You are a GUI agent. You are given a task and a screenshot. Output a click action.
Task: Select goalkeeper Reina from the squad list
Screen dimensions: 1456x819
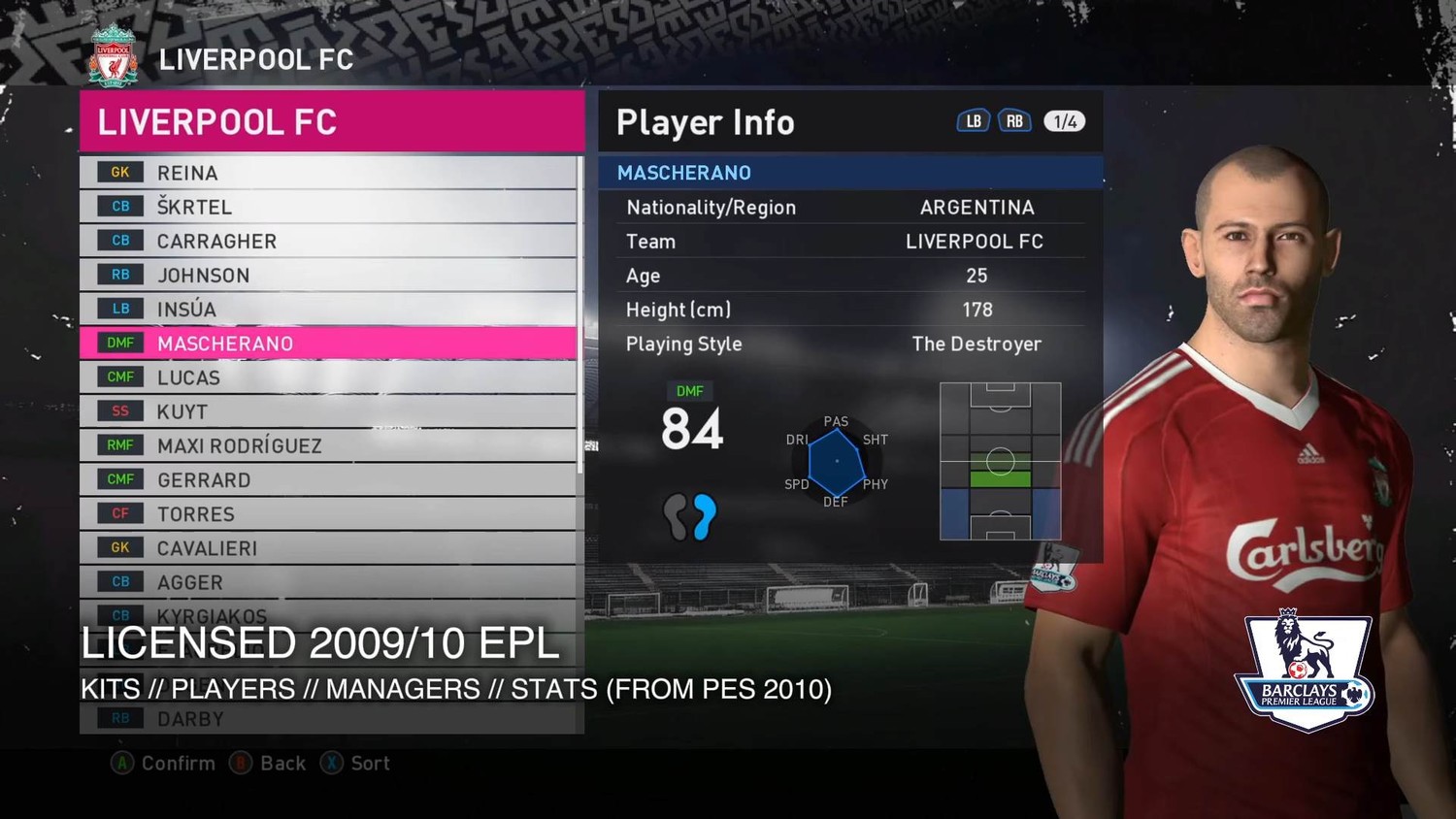pyautogui.click(x=328, y=173)
